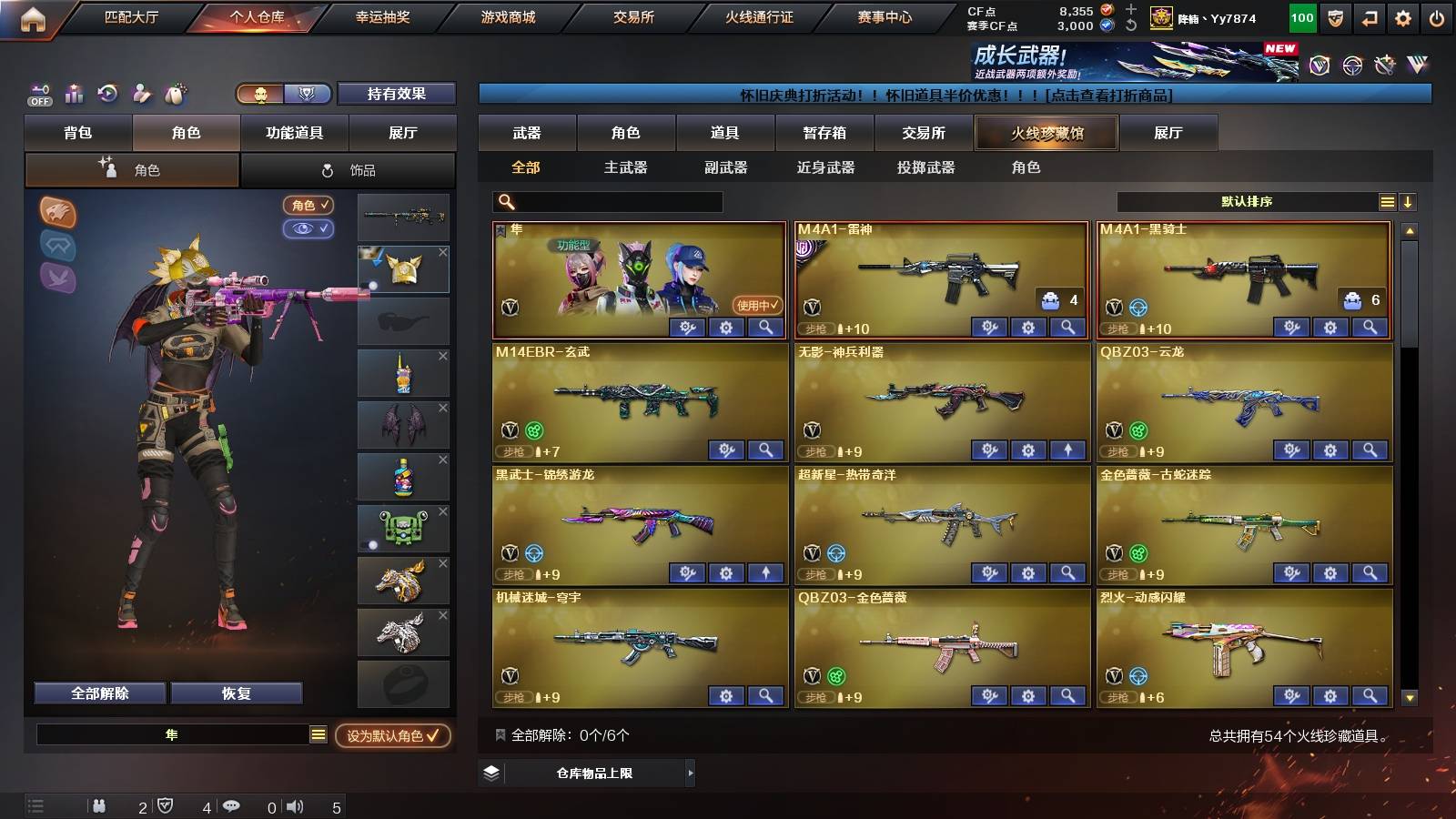Toggle the OFF key switch above the inventory tabs

click(x=38, y=93)
